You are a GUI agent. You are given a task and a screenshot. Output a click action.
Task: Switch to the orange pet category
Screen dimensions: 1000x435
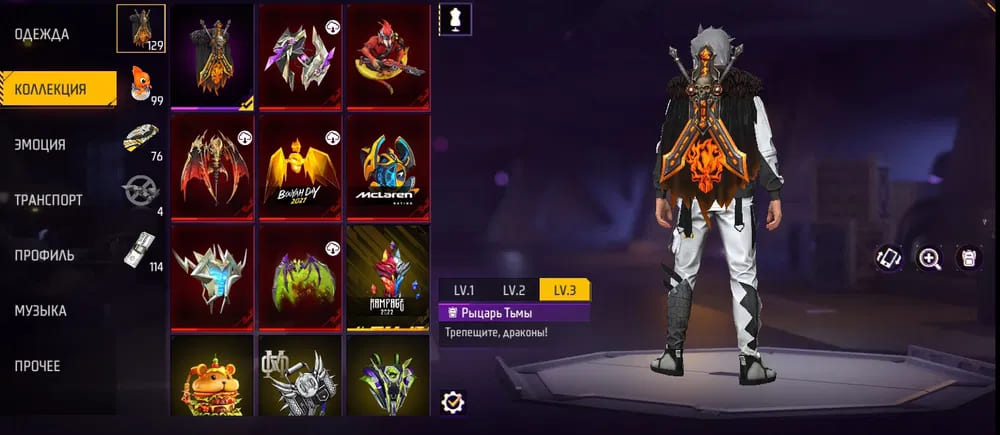tap(145, 85)
